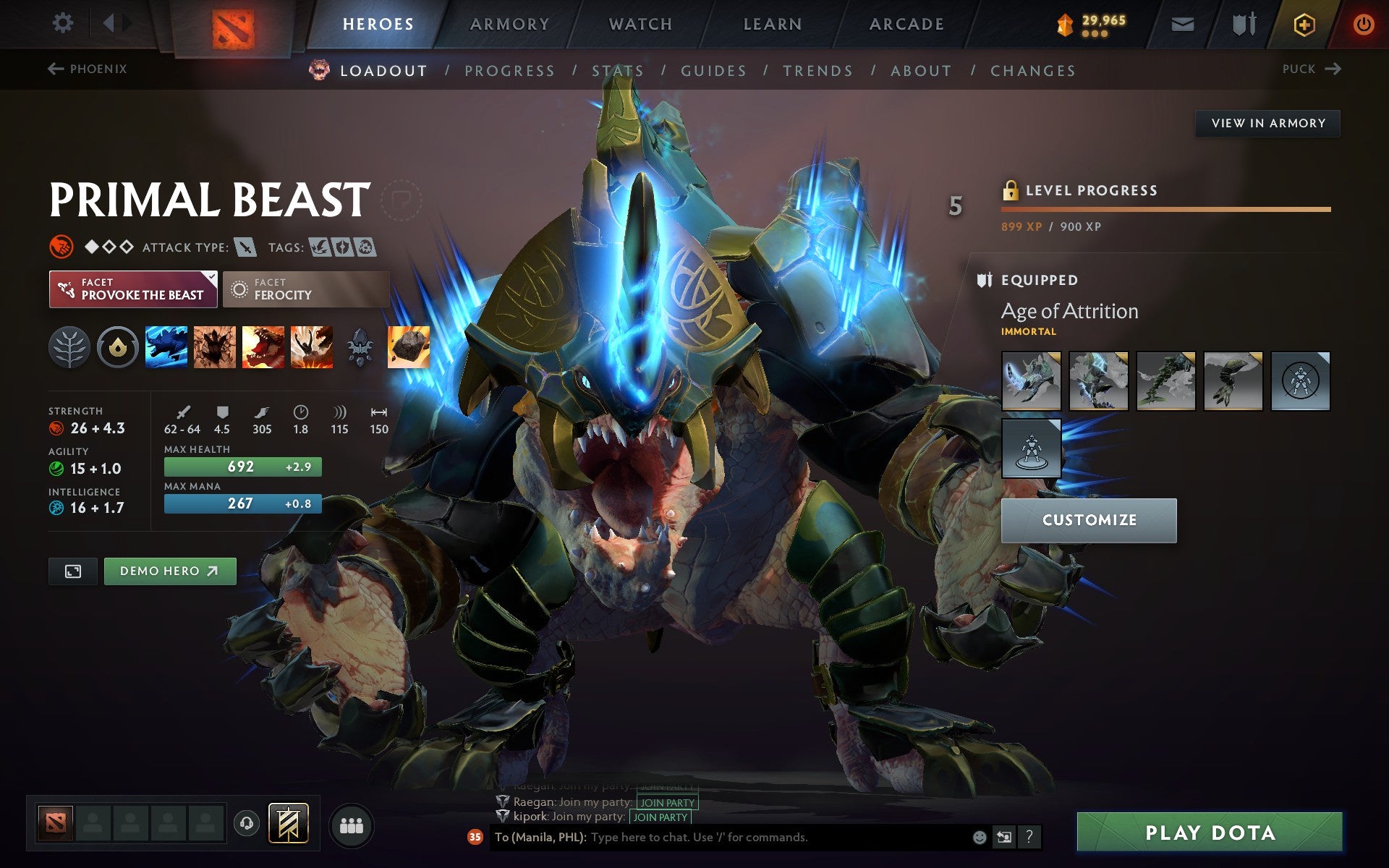Open the Puck hero navigation arrow

1333,69
